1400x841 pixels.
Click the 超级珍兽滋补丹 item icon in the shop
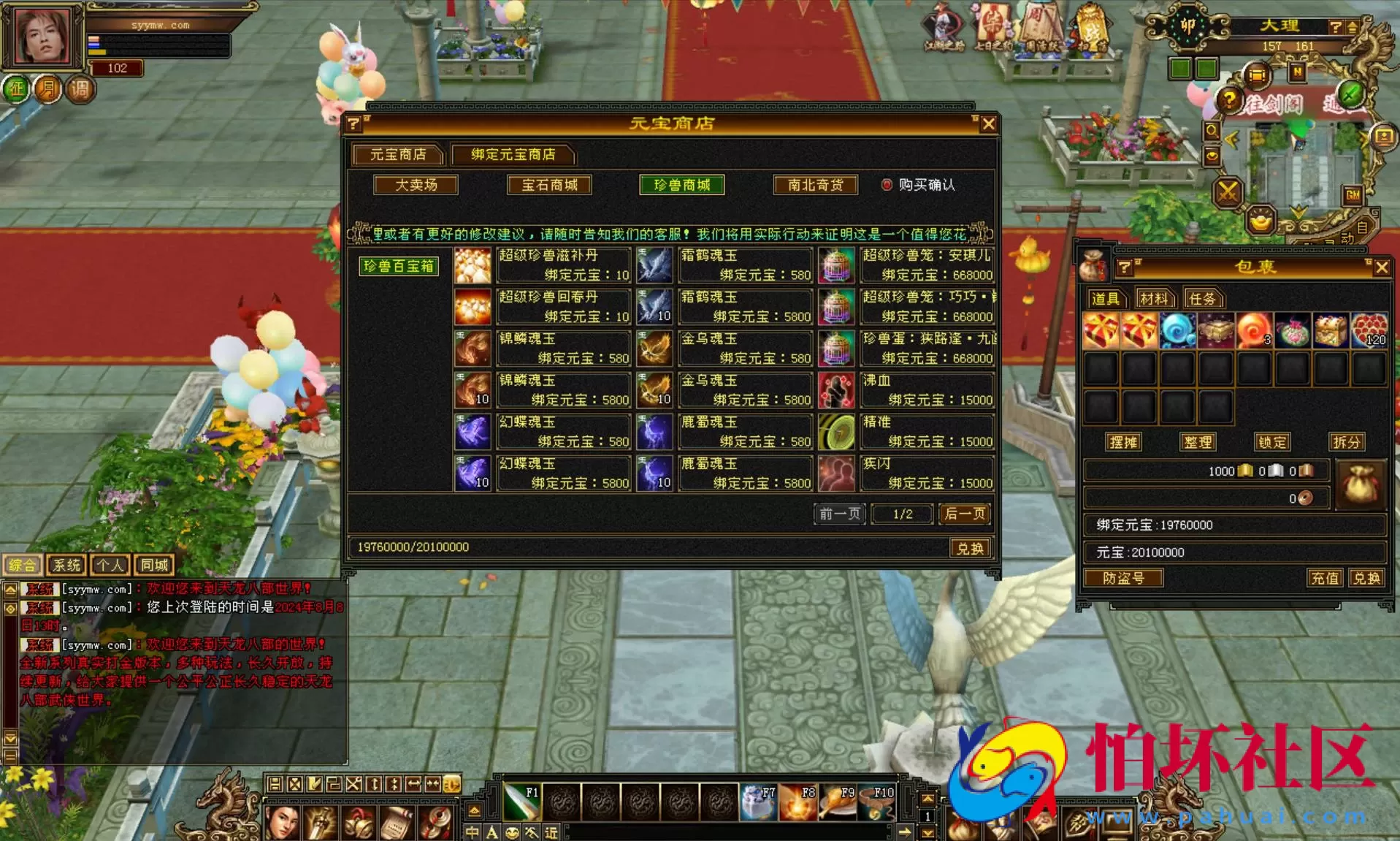click(473, 265)
